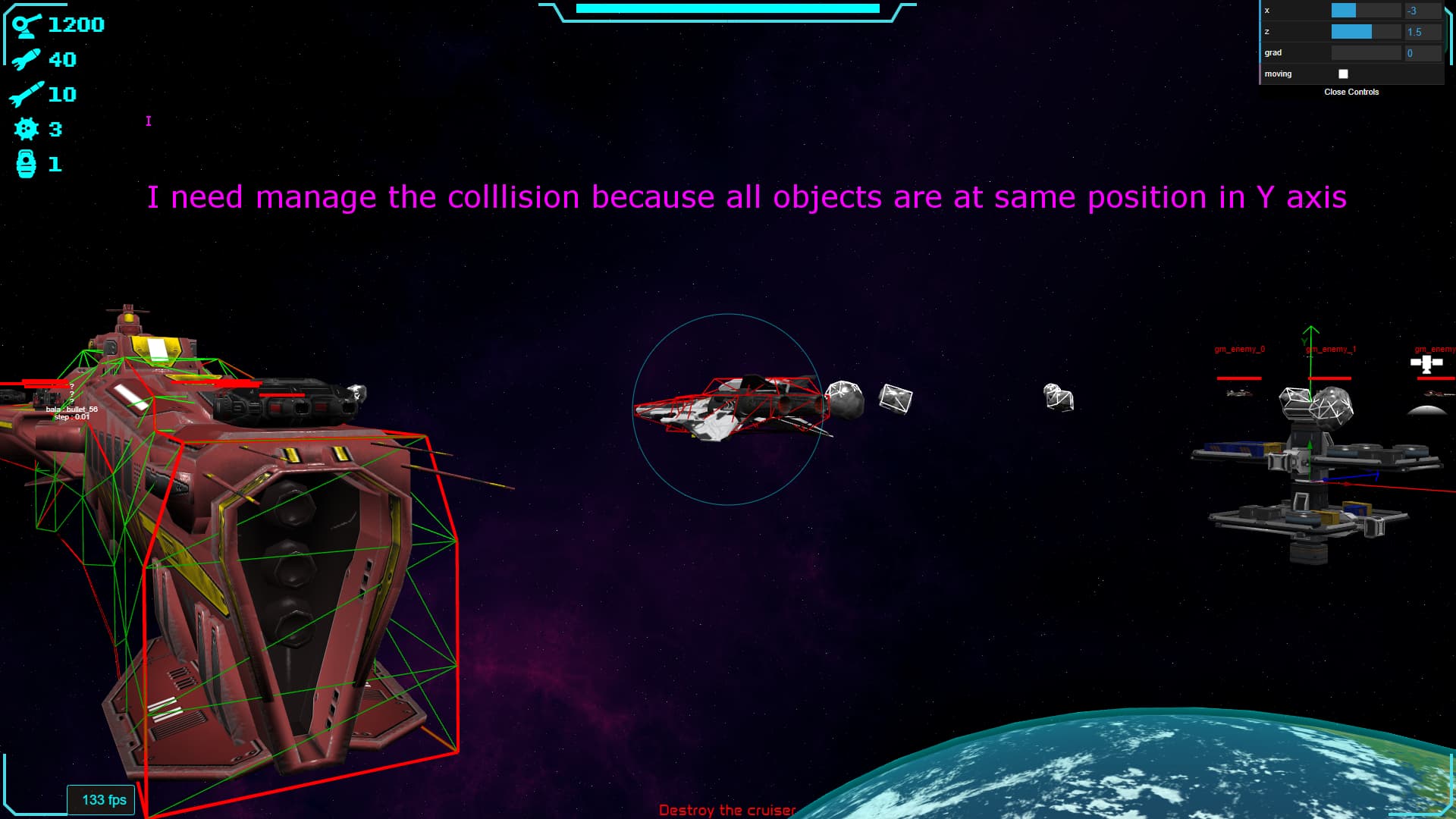Select the canister bomb icon
The image size is (1456, 819).
tap(27, 164)
